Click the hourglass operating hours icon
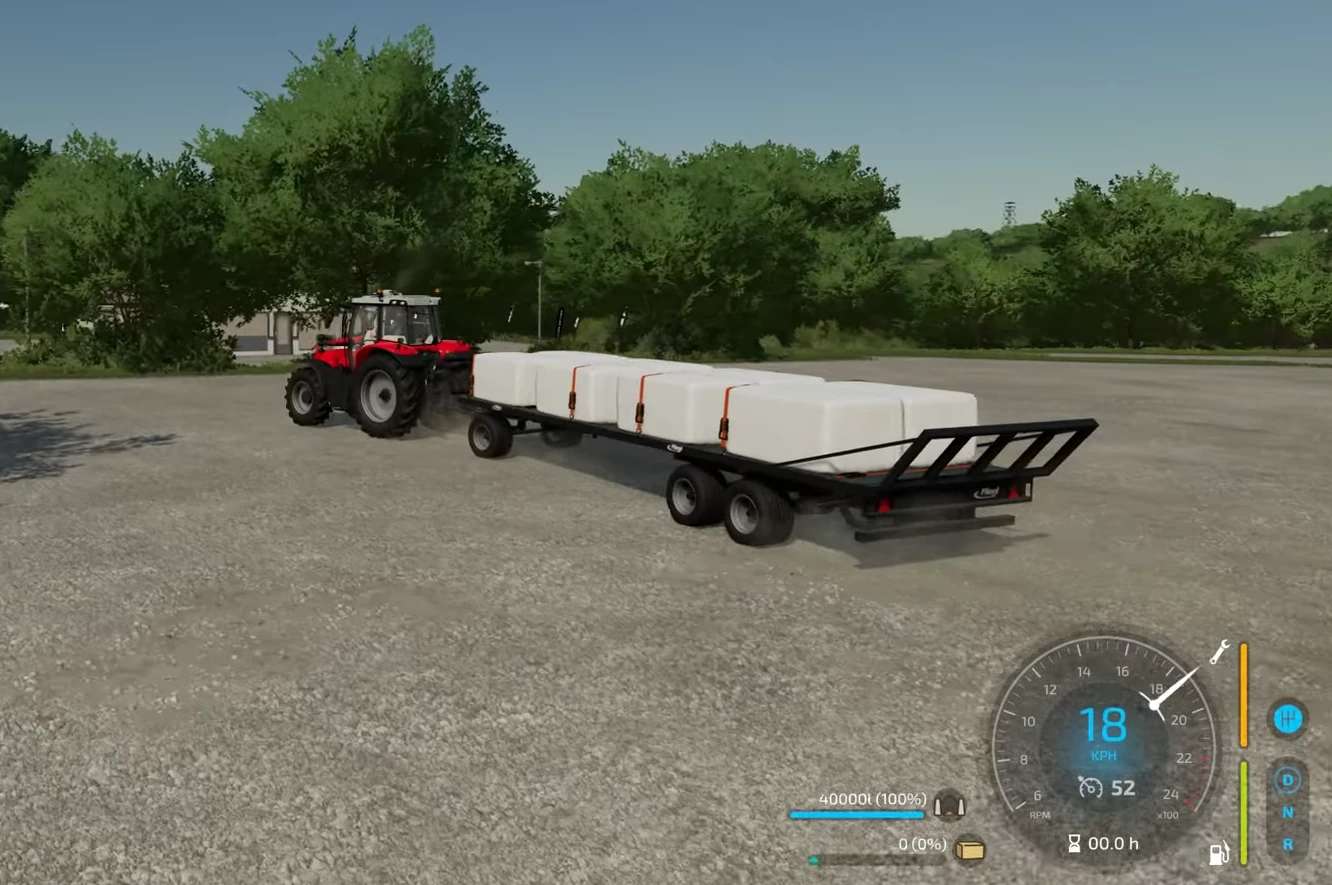Screen dimensions: 1332x885 (1074, 843)
